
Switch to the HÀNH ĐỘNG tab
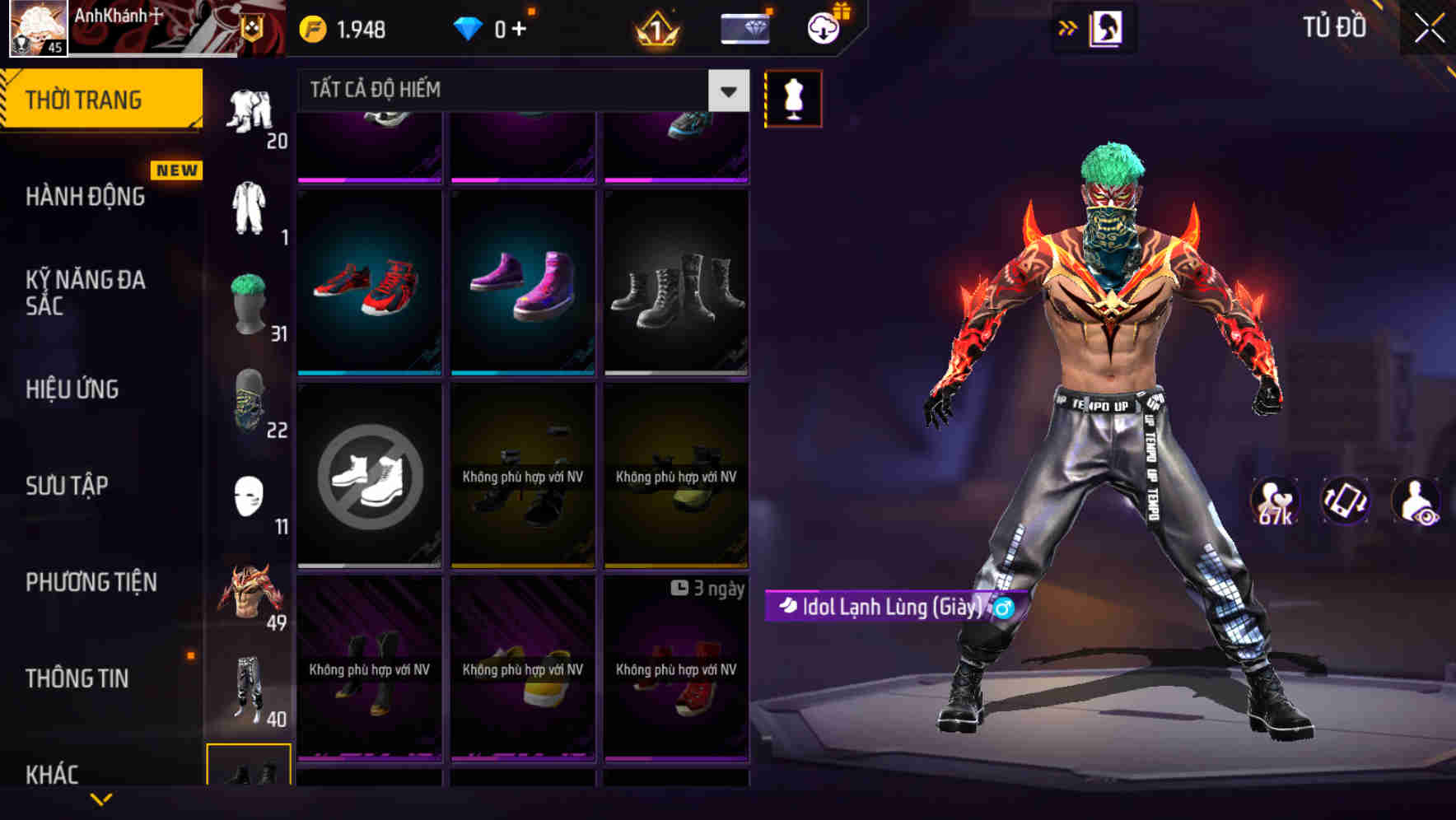(85, 197)
